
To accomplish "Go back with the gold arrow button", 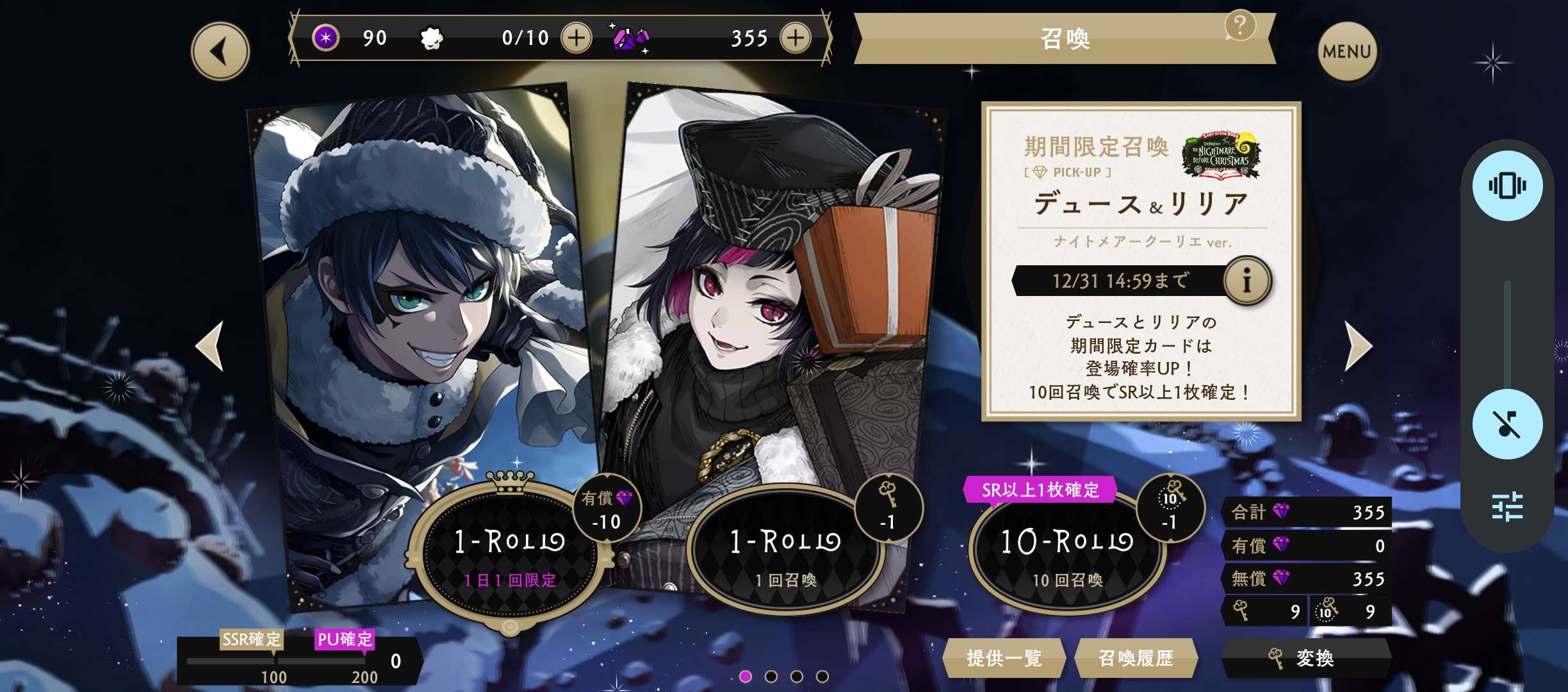I will click(x=220, y=51).
